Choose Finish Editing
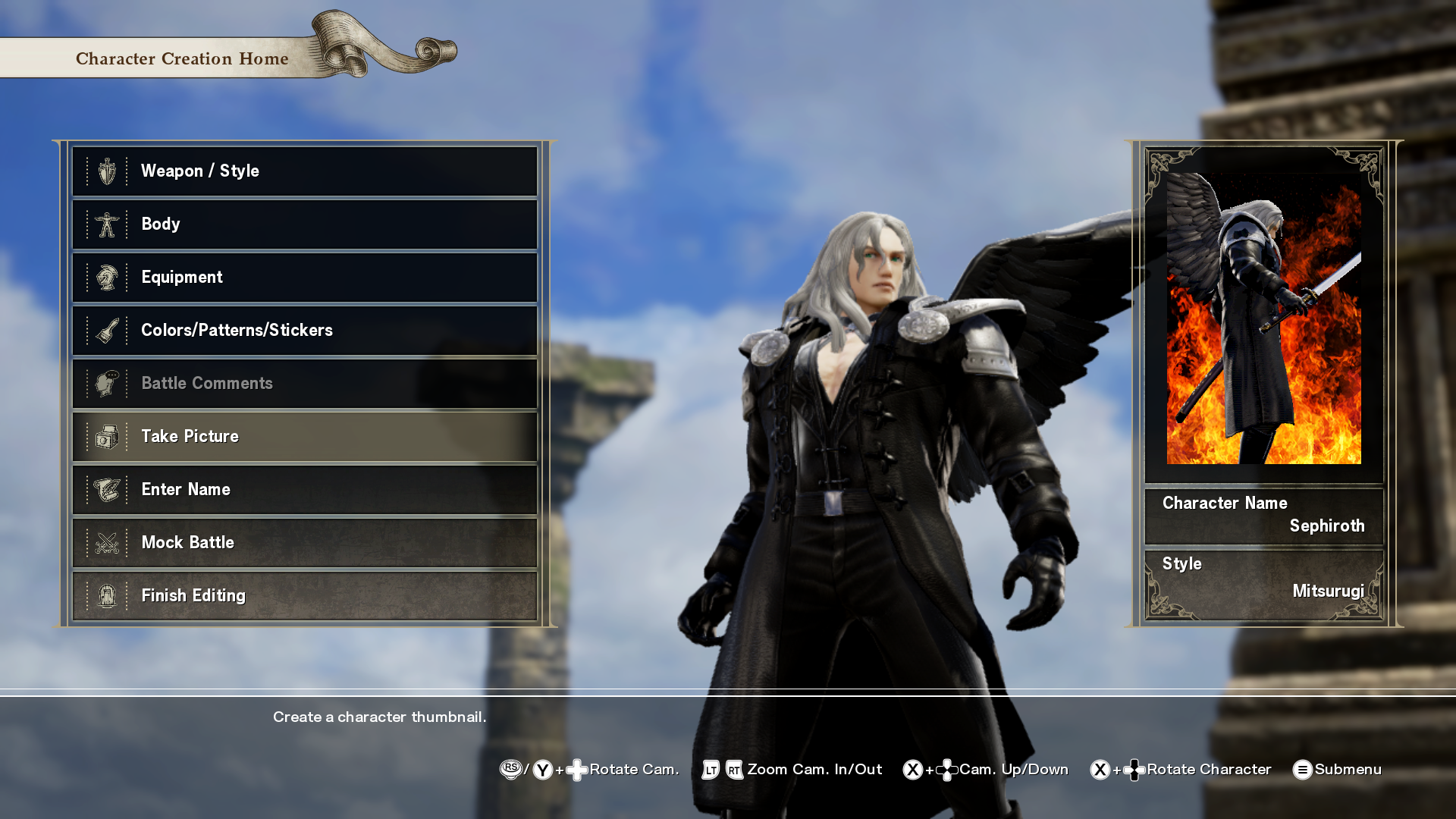Image resolution: width=1456 pixels, height=819 pixels. [304, 596]
